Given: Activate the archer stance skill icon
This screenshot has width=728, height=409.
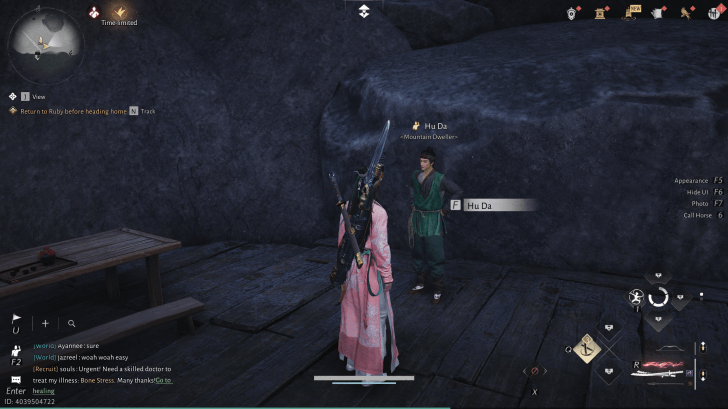Looking at the screenshot, I should (x=636, y=297).
